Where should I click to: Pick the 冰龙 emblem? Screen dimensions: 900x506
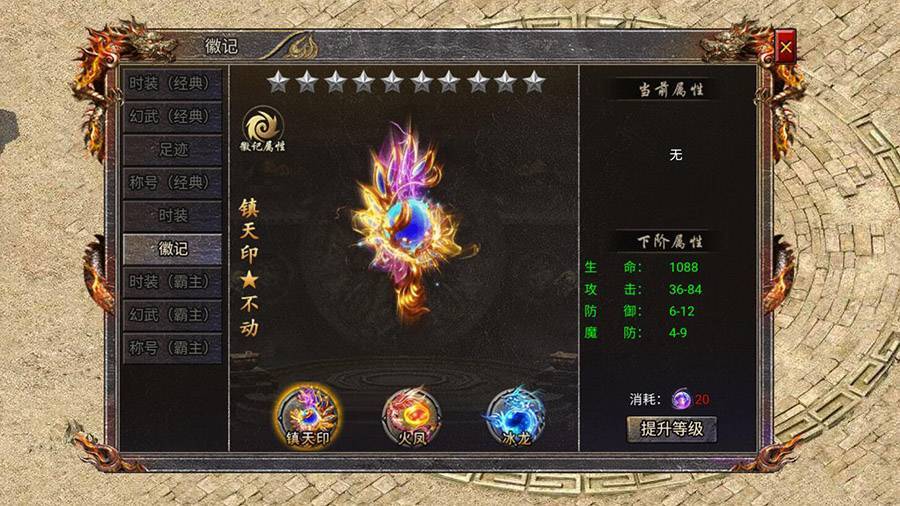(x=514, y=412)
